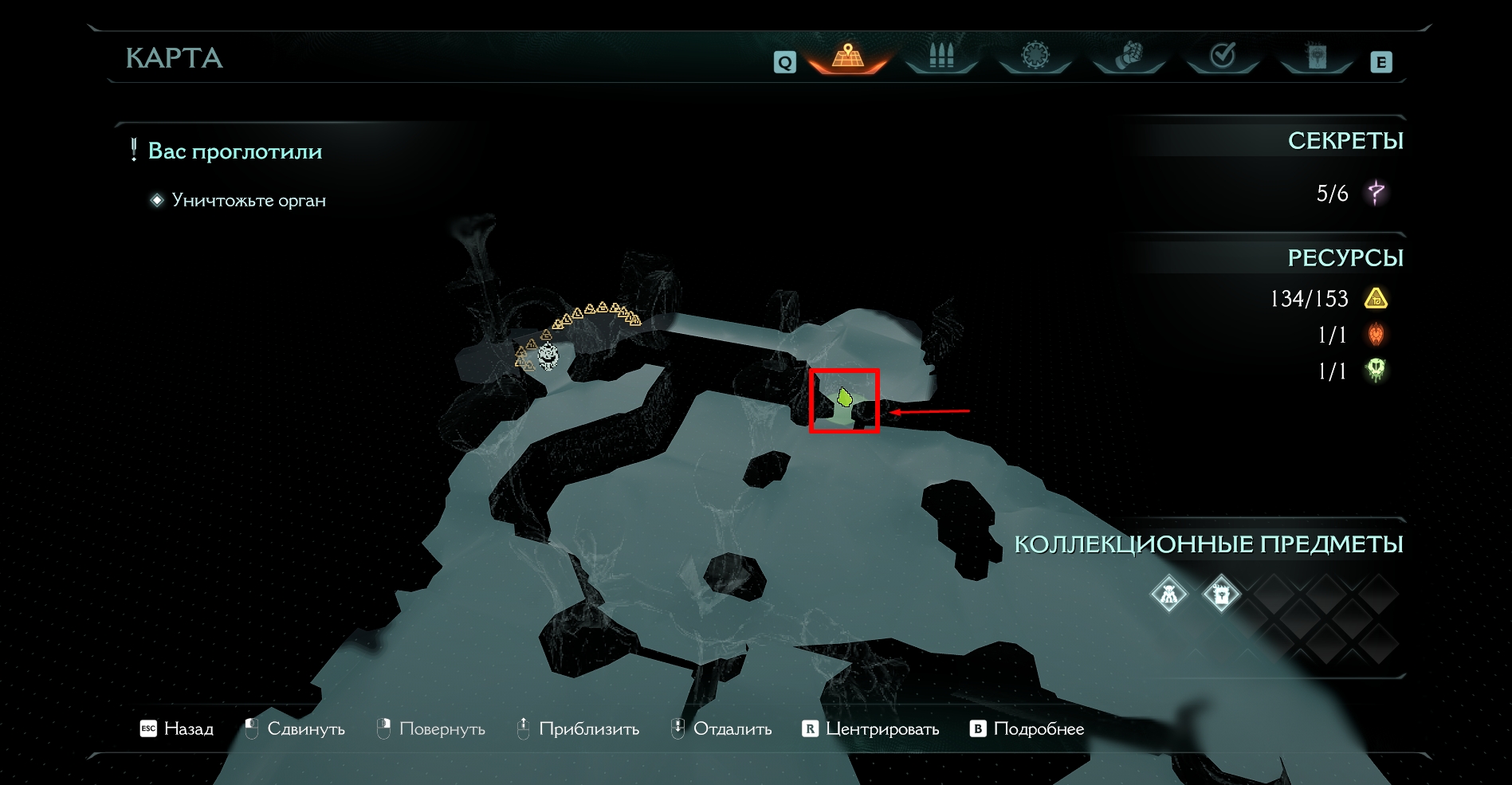Switch to the three-bullets arsenal tab
This screenshot has width=1512, height=785.
[x=941, y=56]
